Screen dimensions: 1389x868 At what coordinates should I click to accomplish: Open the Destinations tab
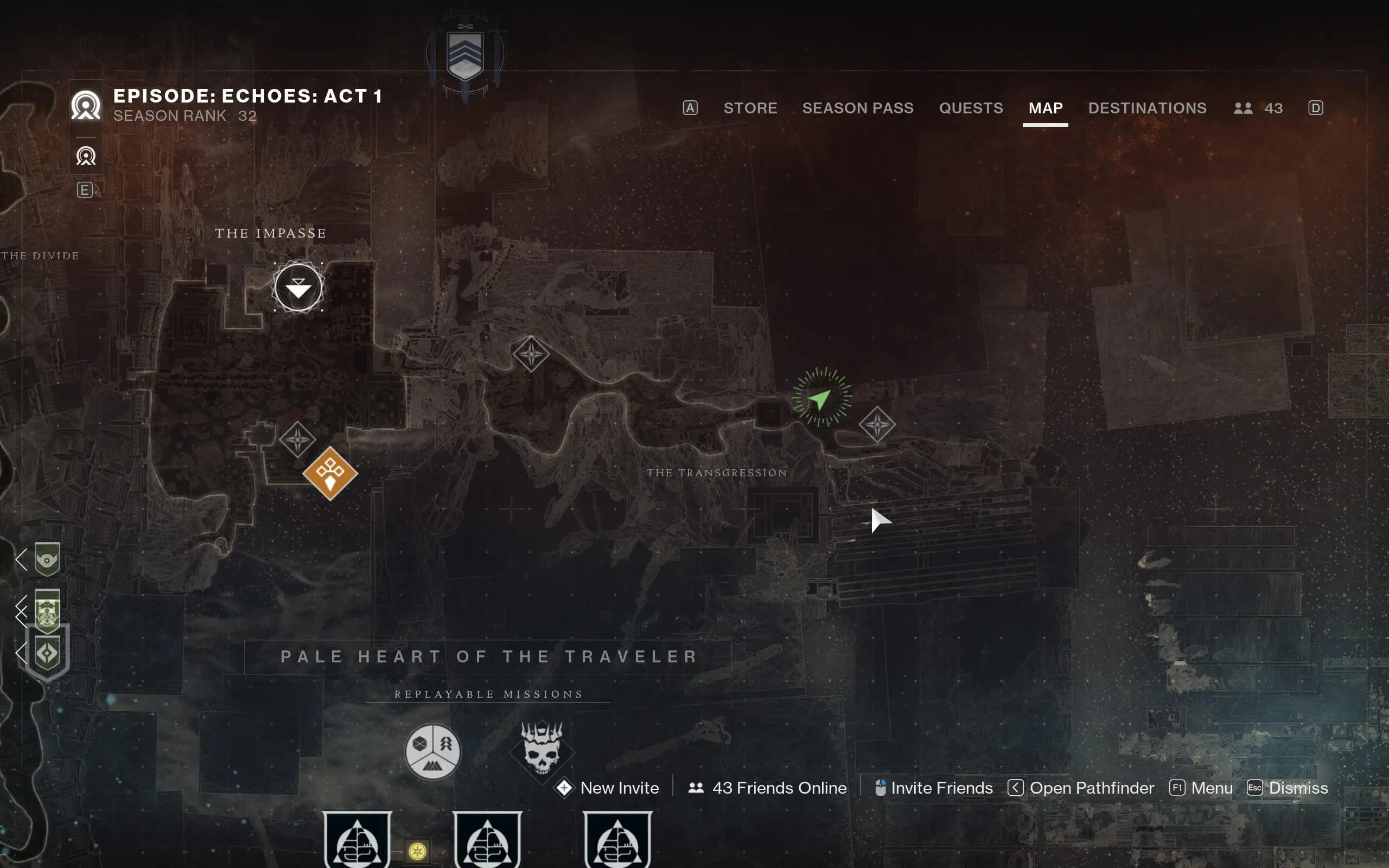[x=1147, y=108]
